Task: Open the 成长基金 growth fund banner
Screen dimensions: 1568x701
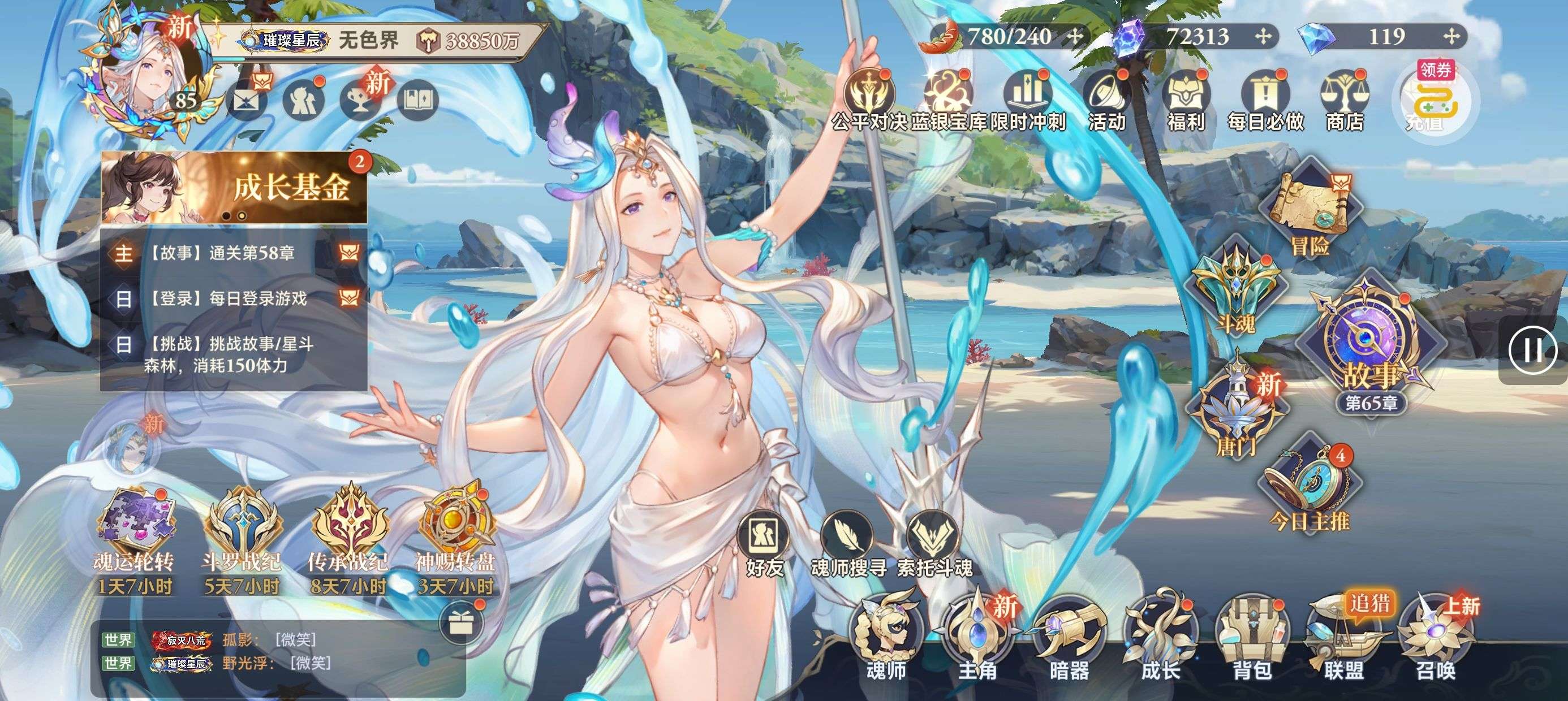Action: 234,188
